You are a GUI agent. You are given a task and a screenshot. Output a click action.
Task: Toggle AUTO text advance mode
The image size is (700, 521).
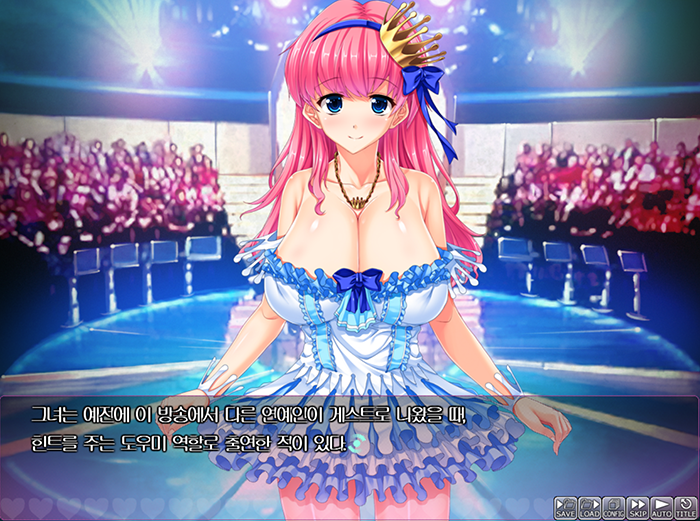point(662,507)
